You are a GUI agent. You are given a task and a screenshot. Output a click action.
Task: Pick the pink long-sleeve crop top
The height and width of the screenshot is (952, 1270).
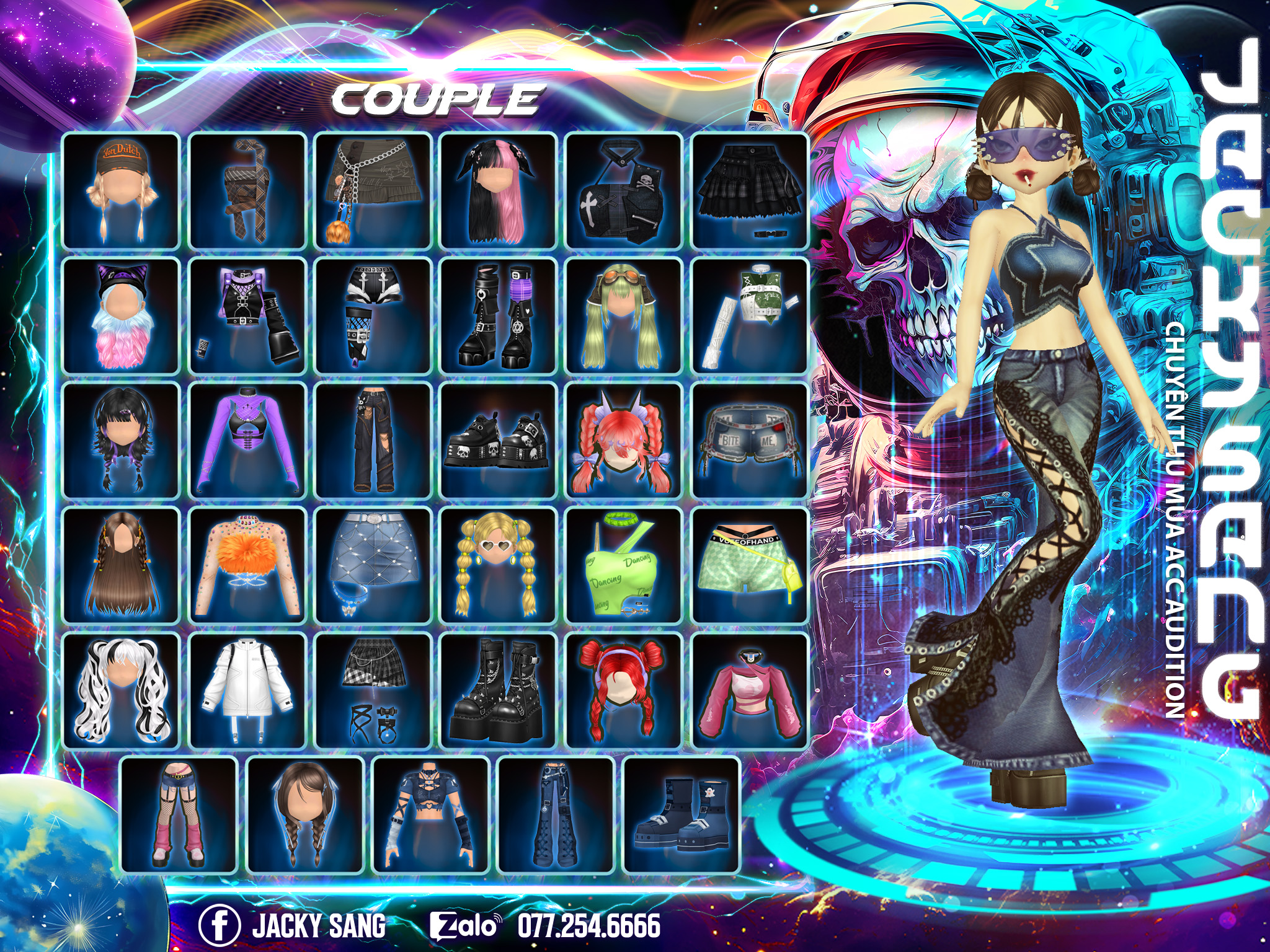[x=750, y=690]
